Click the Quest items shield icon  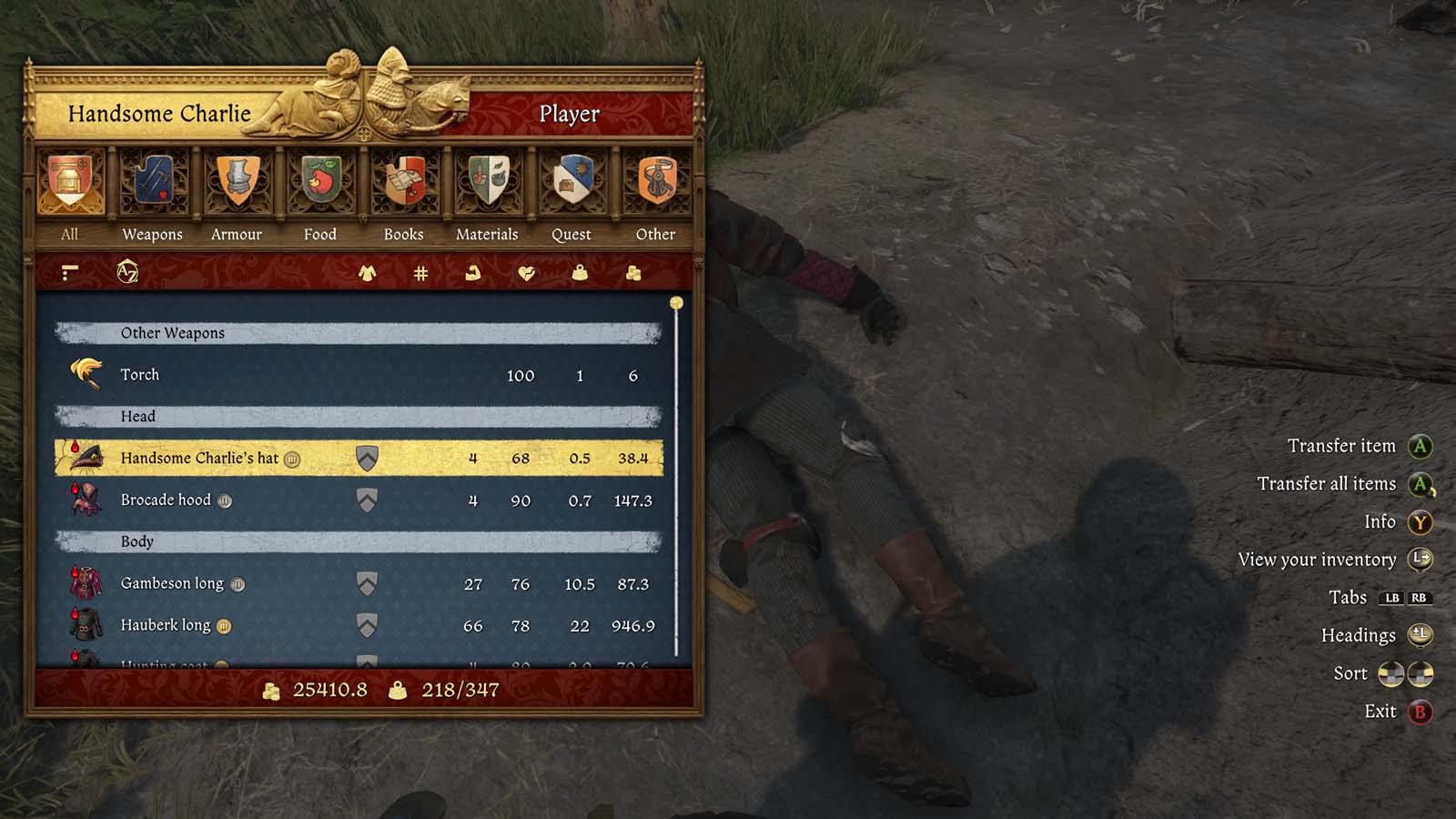point(571,182)
